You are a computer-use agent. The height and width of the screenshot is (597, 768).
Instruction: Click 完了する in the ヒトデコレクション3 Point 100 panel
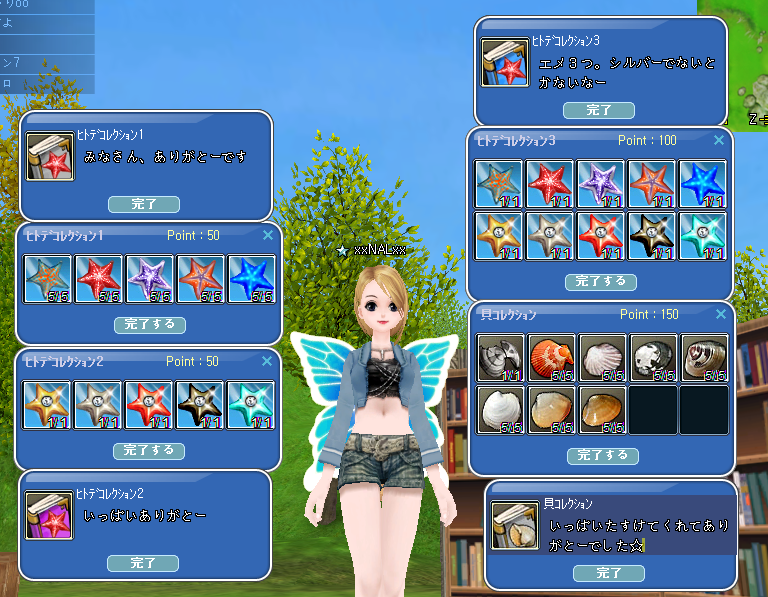pyautogui.click(x=600, y=282)
